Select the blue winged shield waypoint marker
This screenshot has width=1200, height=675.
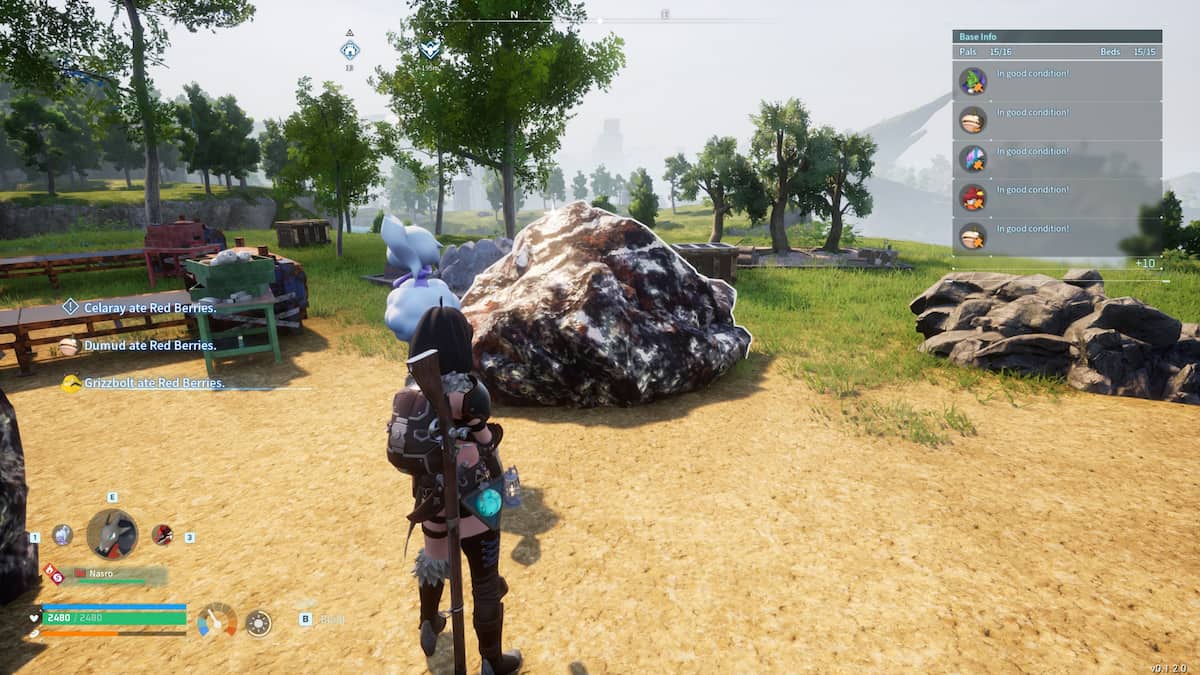pyautogui.click(x=429, y=49)
